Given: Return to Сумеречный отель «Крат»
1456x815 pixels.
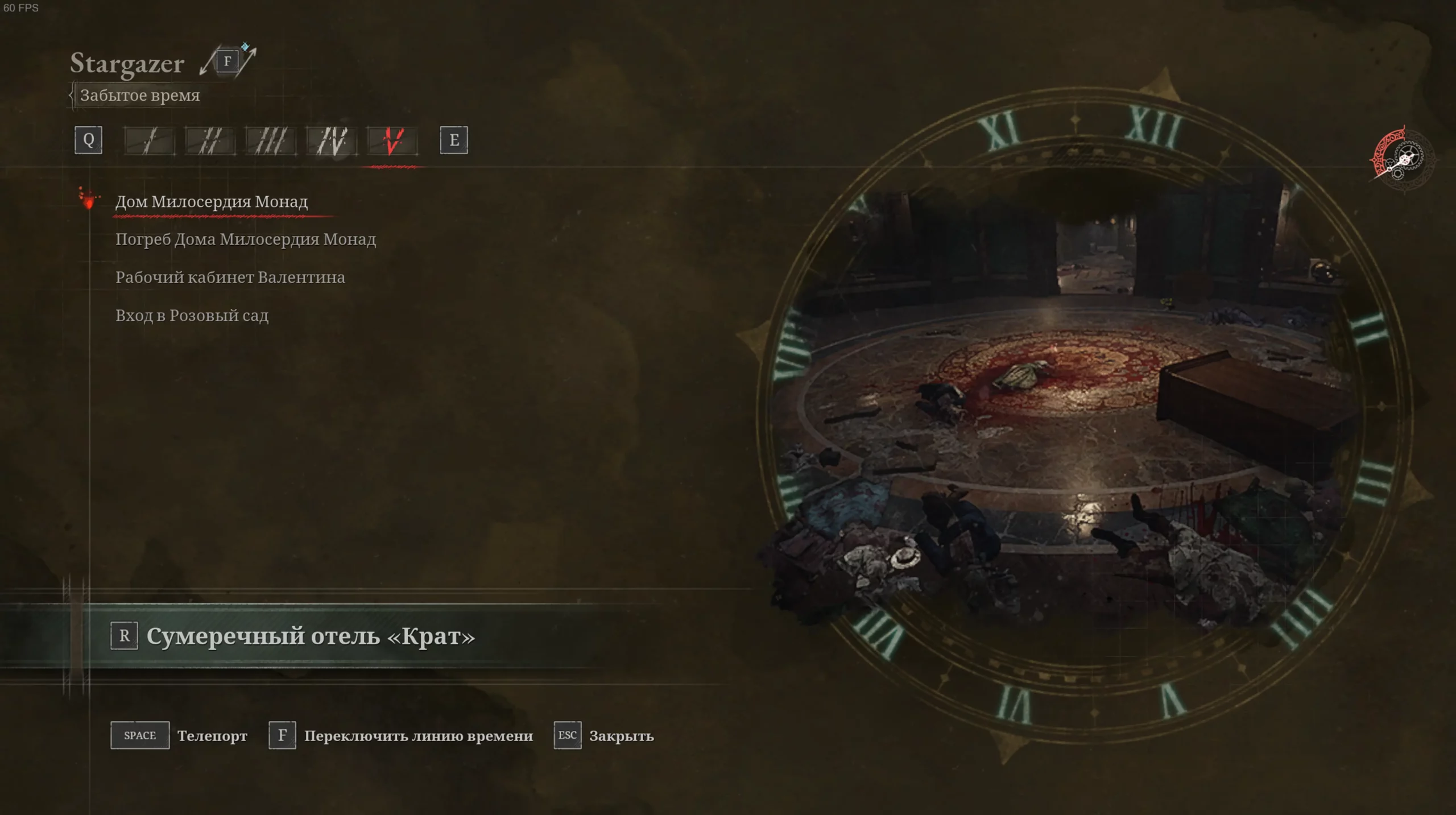Looking at the screenshot, I should 310,636.
